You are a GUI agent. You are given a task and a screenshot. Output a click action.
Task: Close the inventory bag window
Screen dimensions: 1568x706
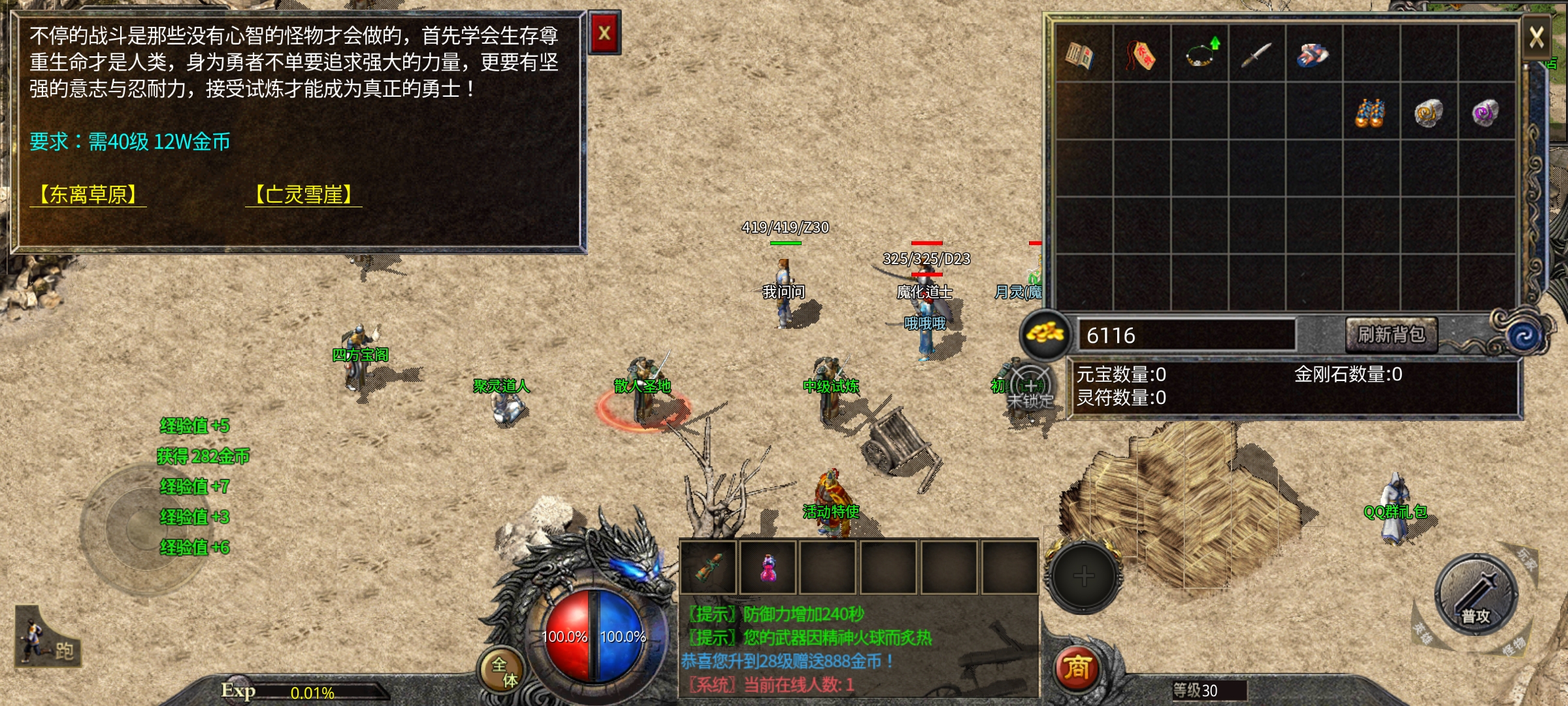tap(1537, 37)
